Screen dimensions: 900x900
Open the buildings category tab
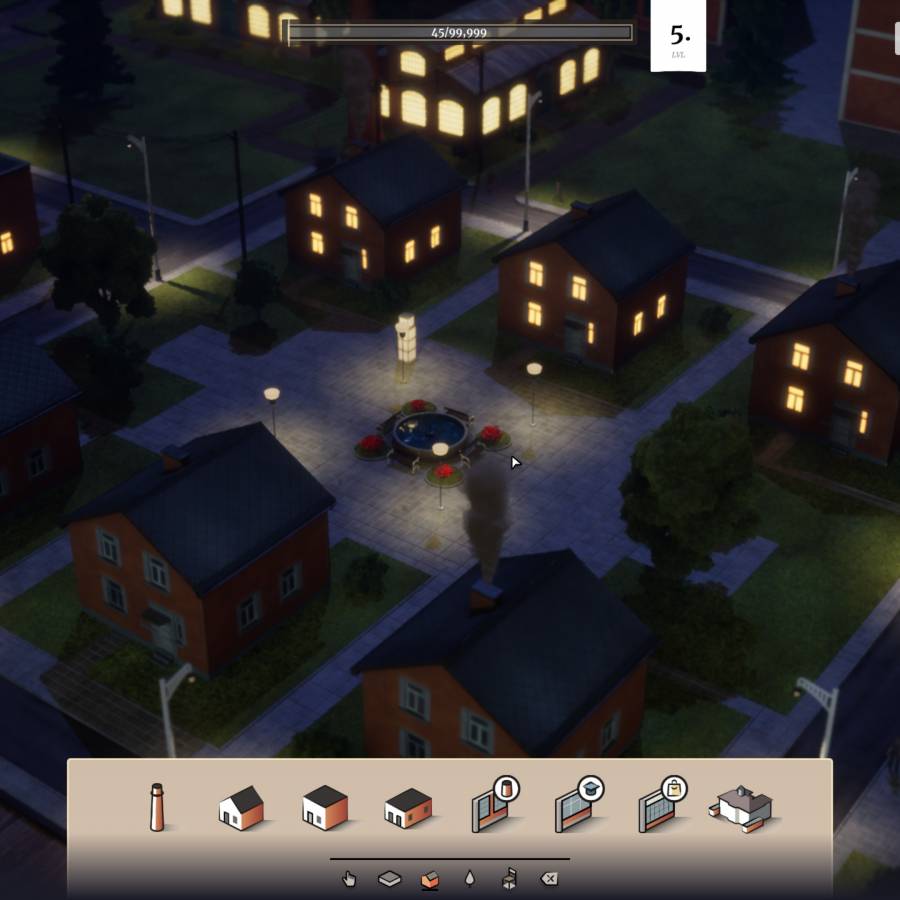point(429,879)
